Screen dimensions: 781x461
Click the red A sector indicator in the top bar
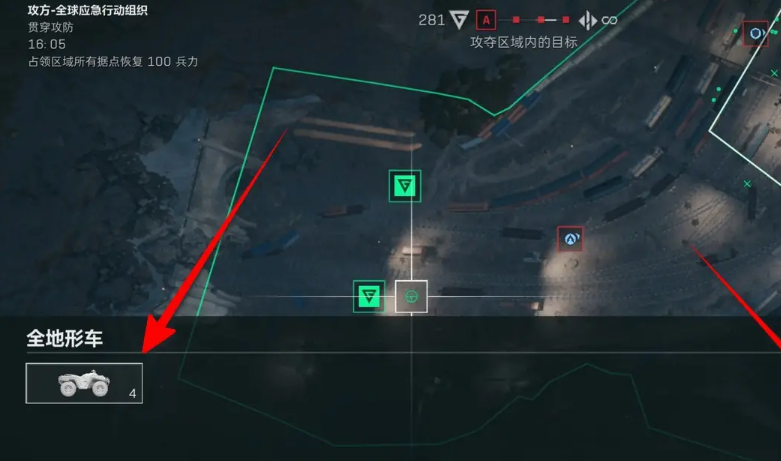(x=486, y=20)
